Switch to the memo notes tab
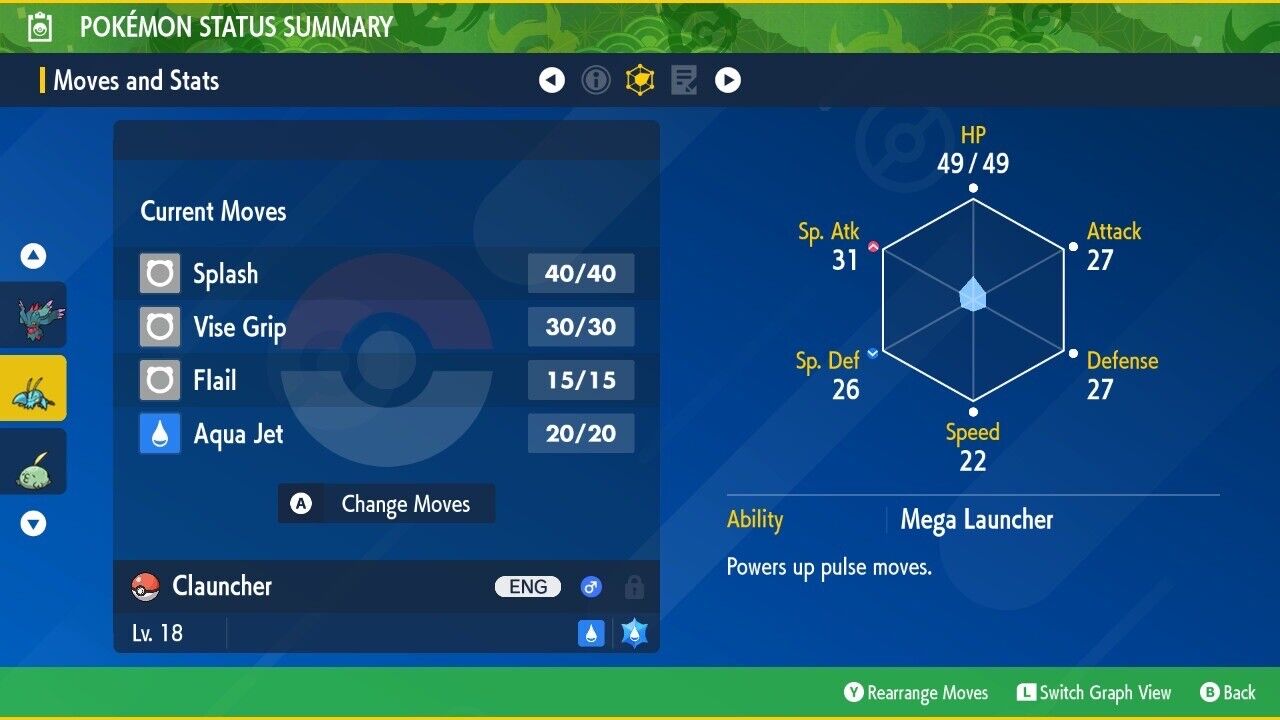Viewport: 1280px width, 720px height. click(x=684, y=80)
